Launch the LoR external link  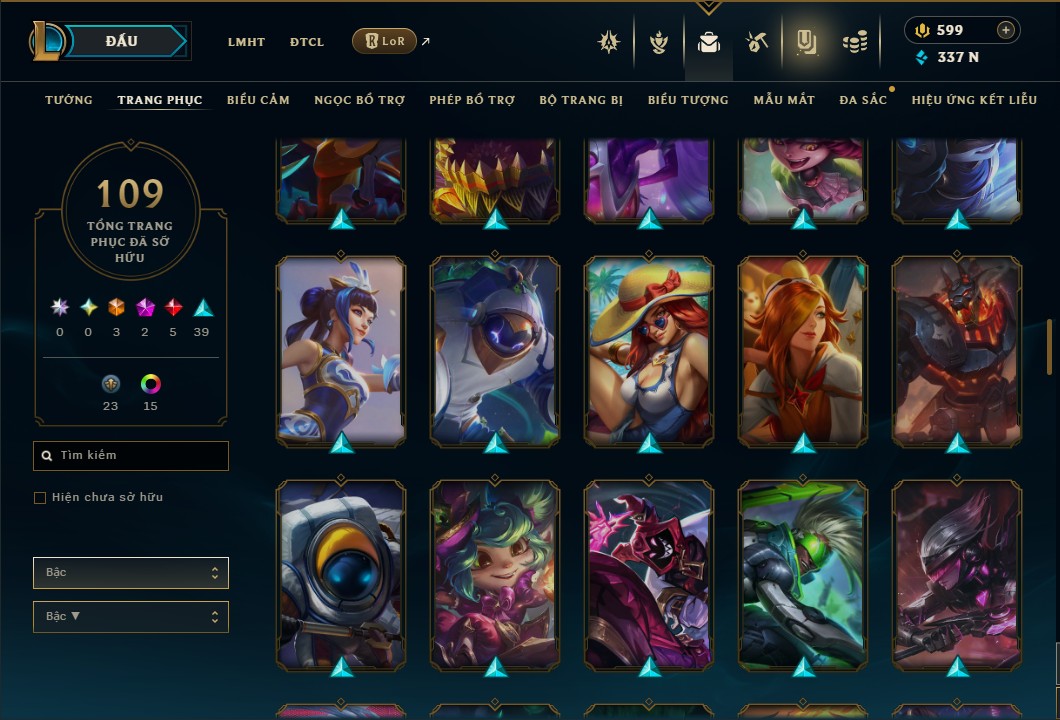(x=385, y=41)
